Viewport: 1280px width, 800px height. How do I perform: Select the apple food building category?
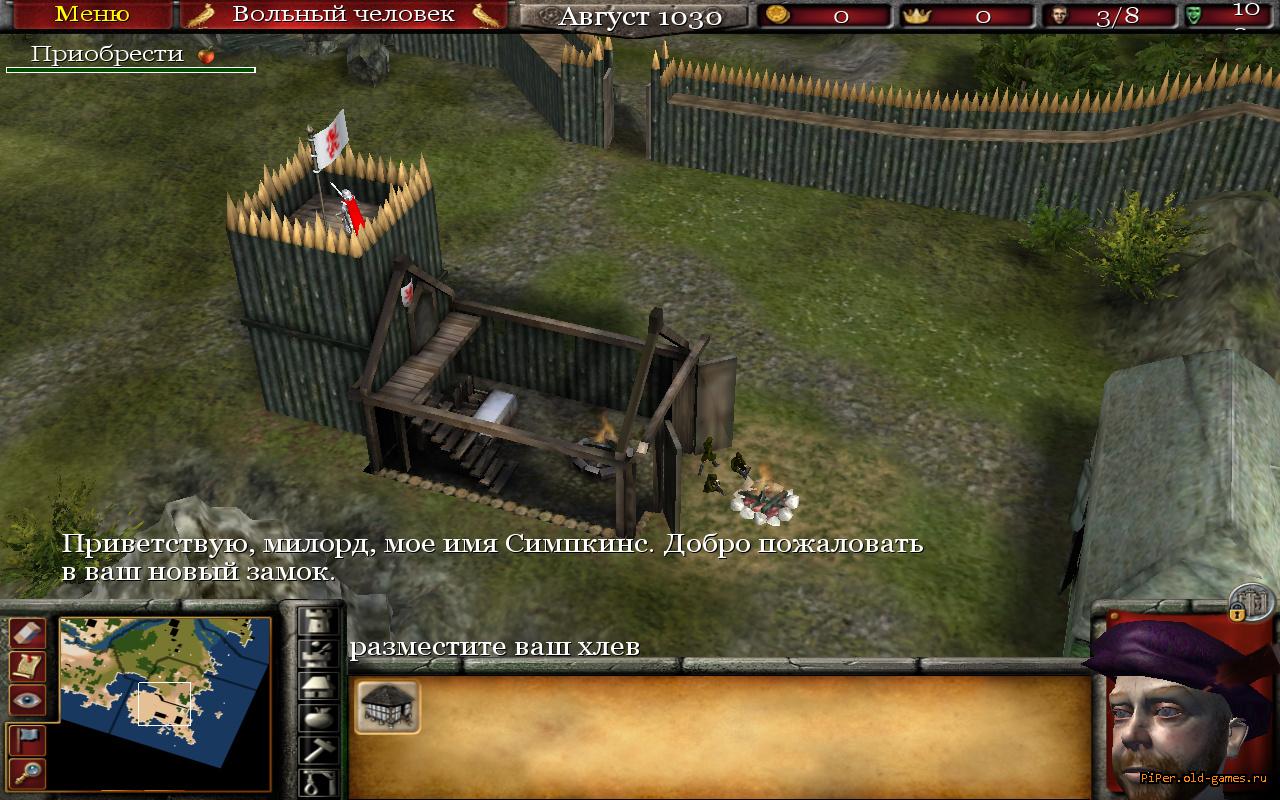click(x=318, y=718)
